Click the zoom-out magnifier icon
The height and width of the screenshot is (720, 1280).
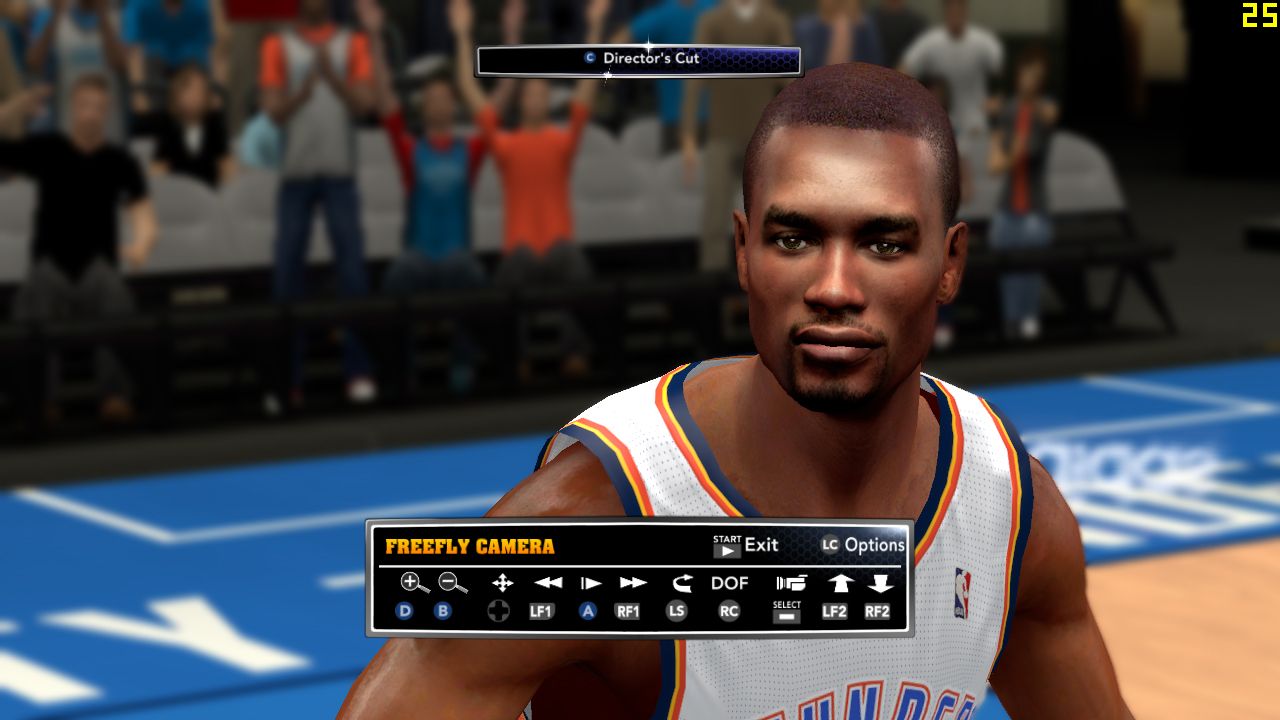[x=452, y=583]
